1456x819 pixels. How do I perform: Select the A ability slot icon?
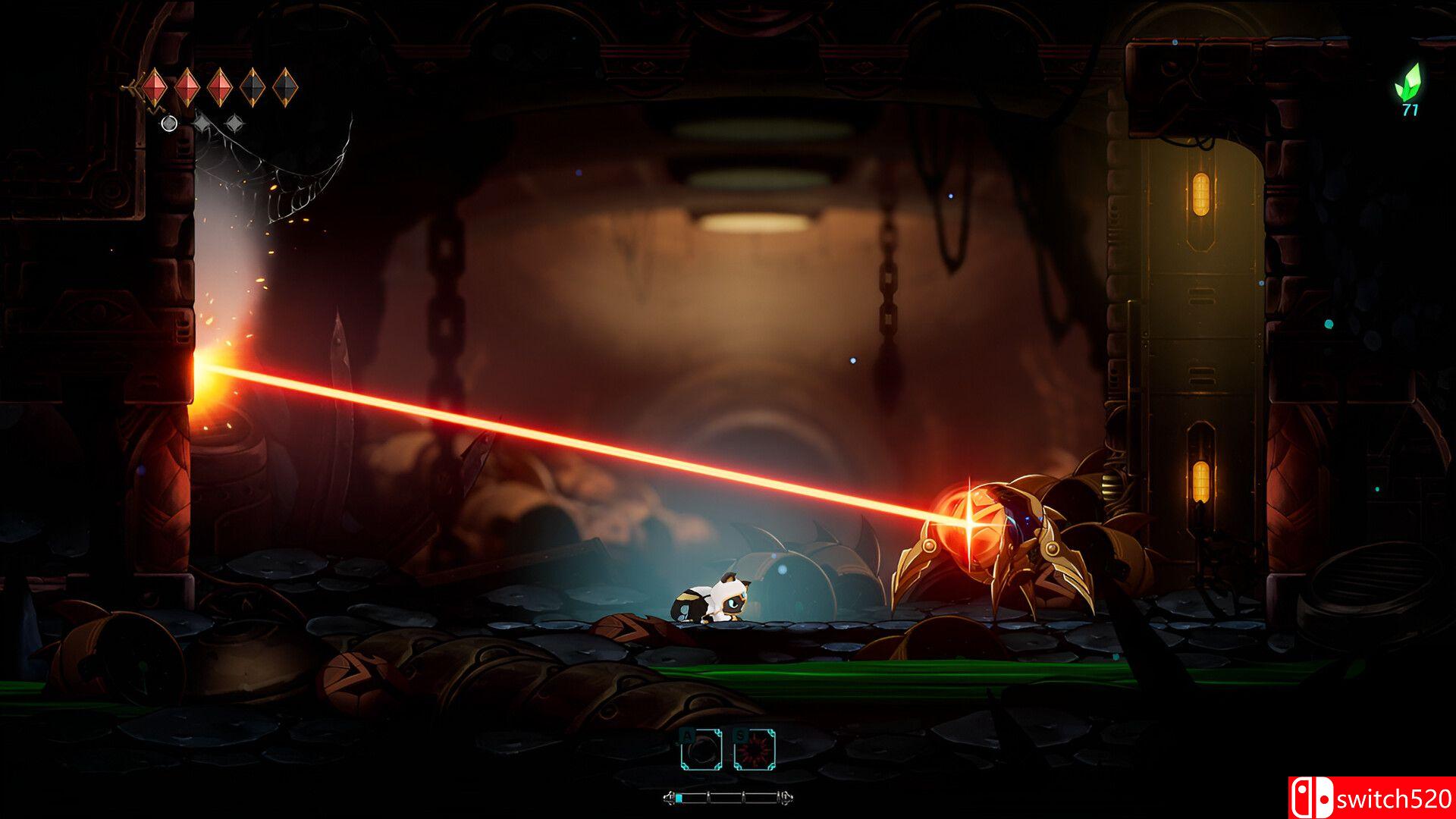701,751
